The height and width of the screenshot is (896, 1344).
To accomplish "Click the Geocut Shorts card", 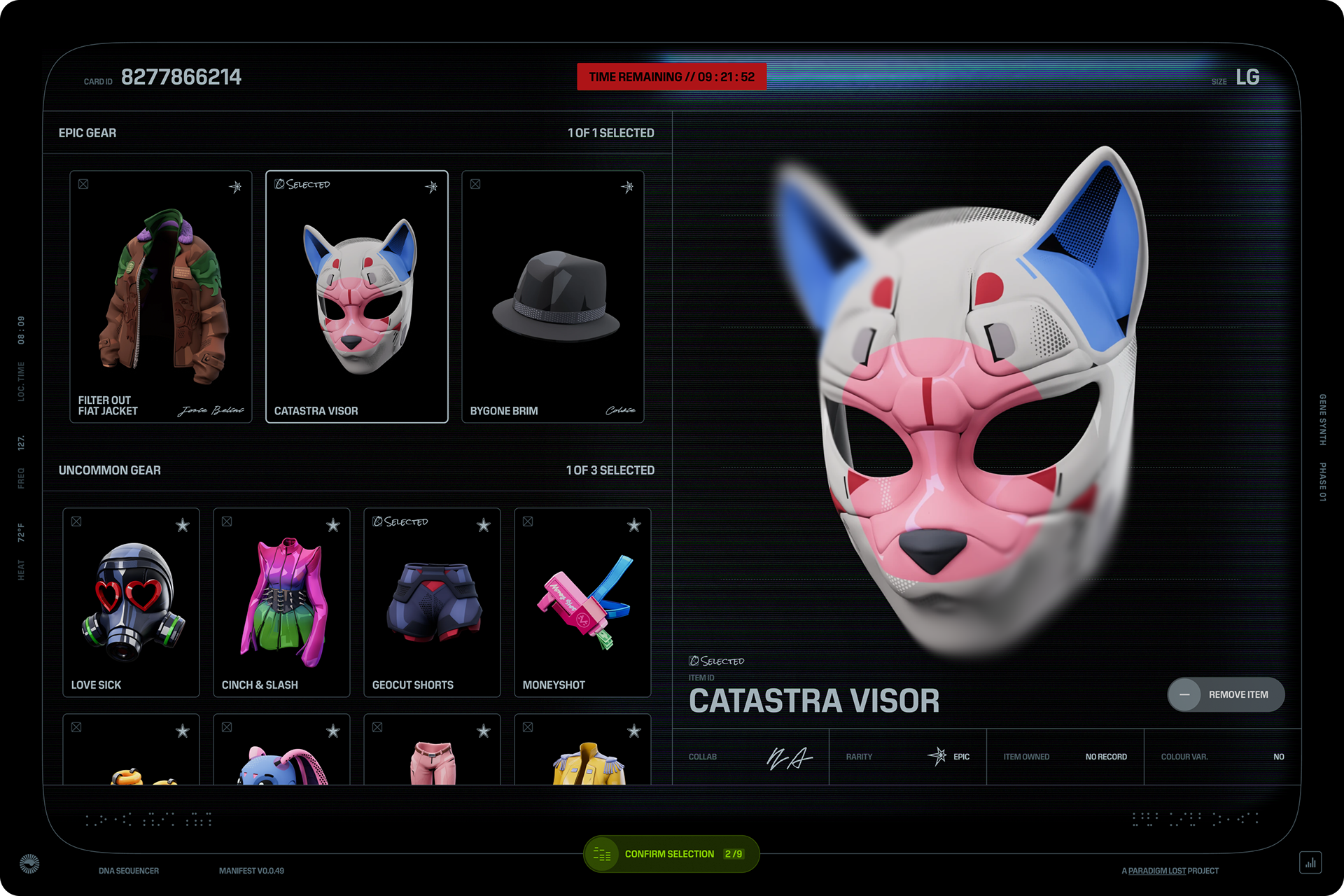I will coord(432,603).
